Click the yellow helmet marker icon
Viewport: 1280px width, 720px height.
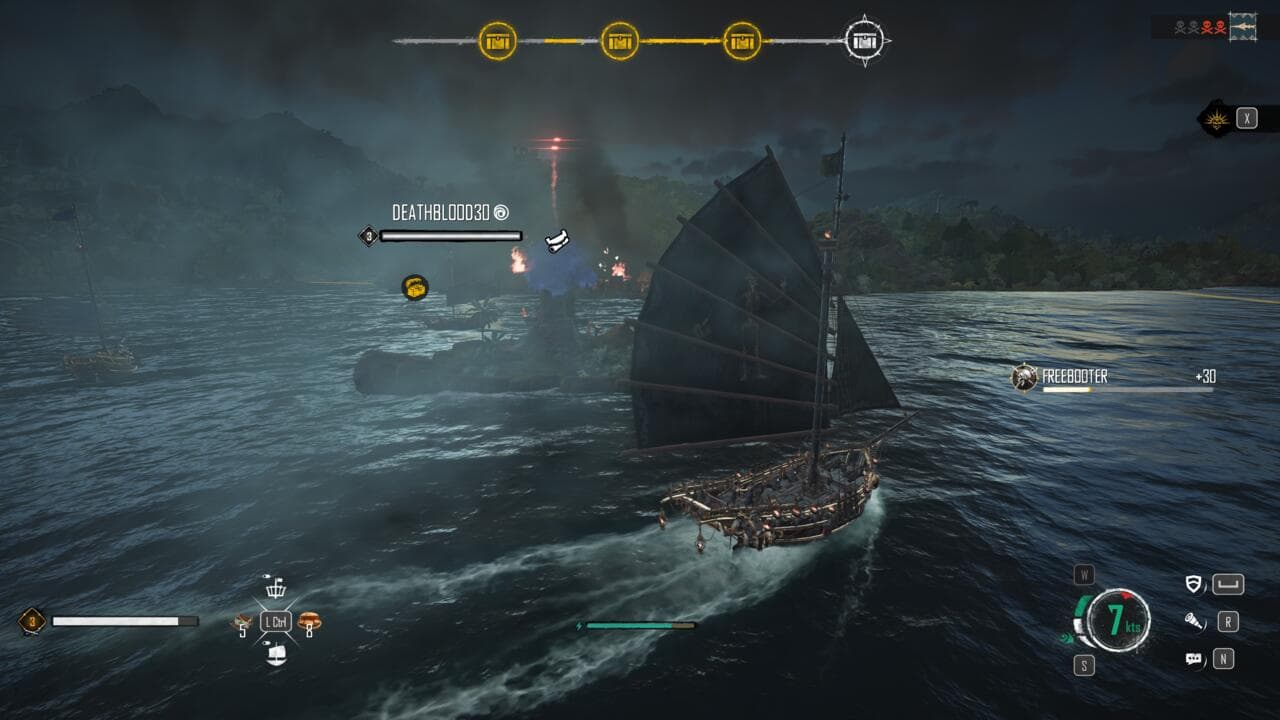coord(415,287)
